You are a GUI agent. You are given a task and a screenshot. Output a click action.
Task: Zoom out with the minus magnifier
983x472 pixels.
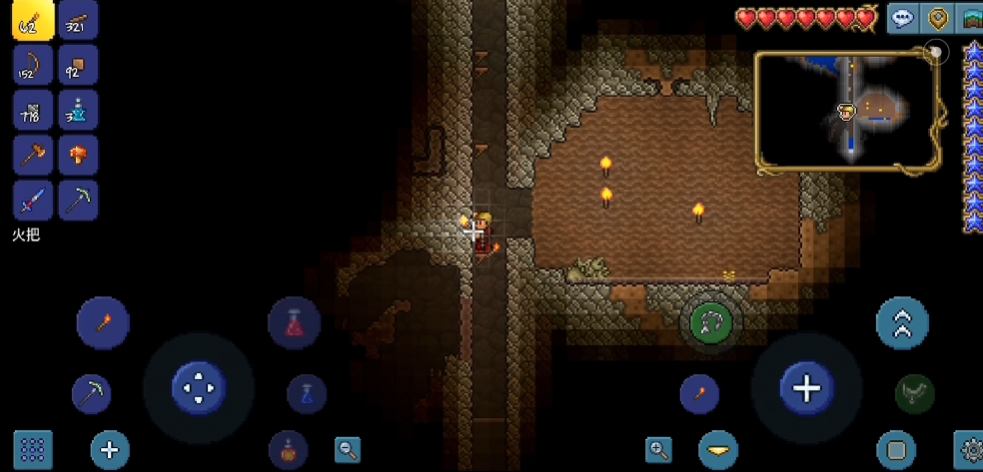coord(347,450)
